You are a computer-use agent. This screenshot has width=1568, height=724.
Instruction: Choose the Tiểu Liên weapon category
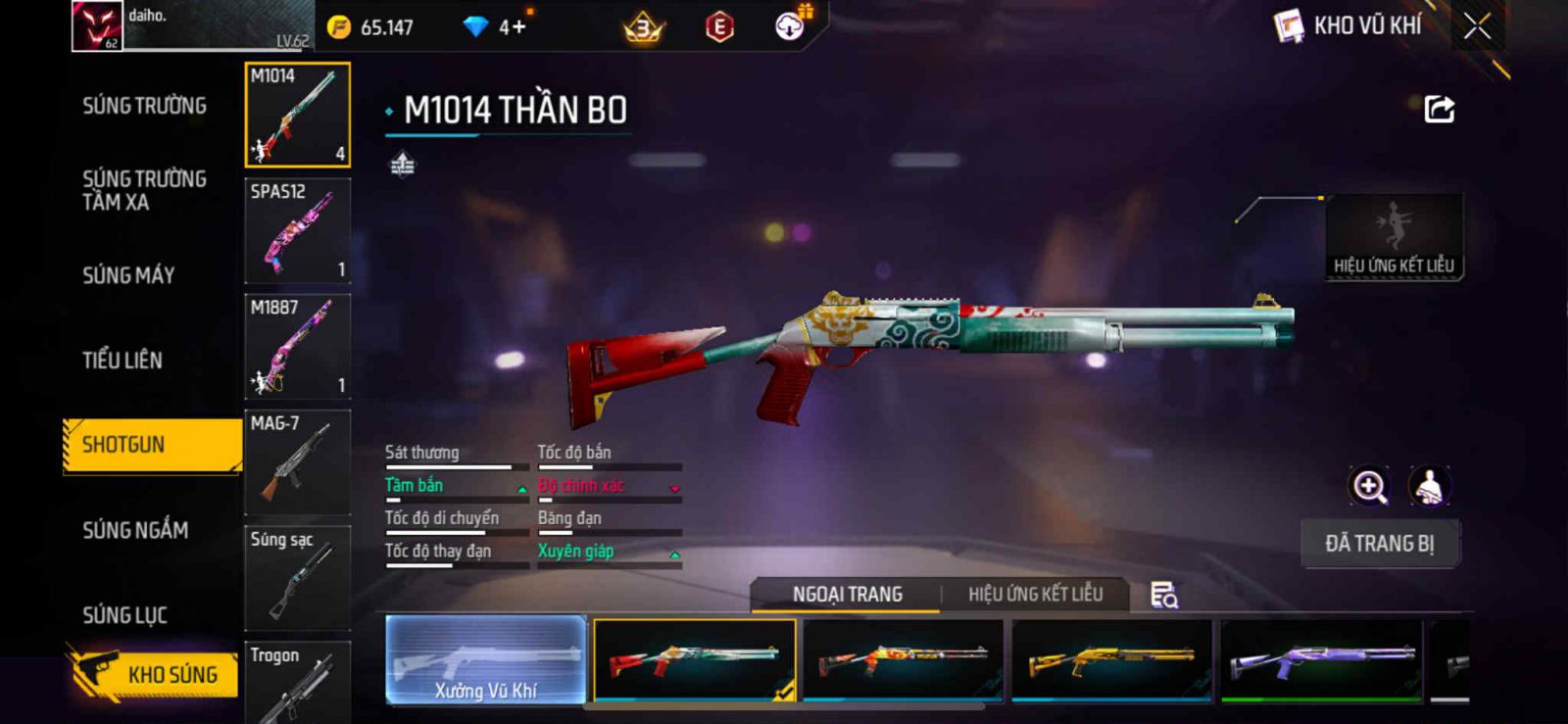[x=122, y=361]
